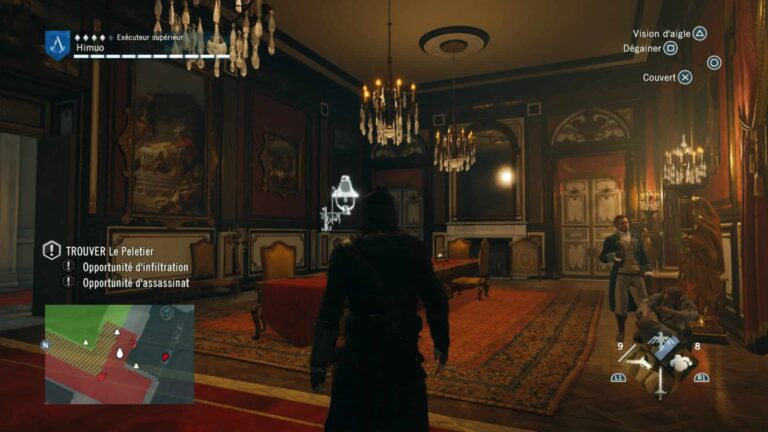The image size is (768, 432).
Task: Select the white bell objective marker
Action: 343,190
